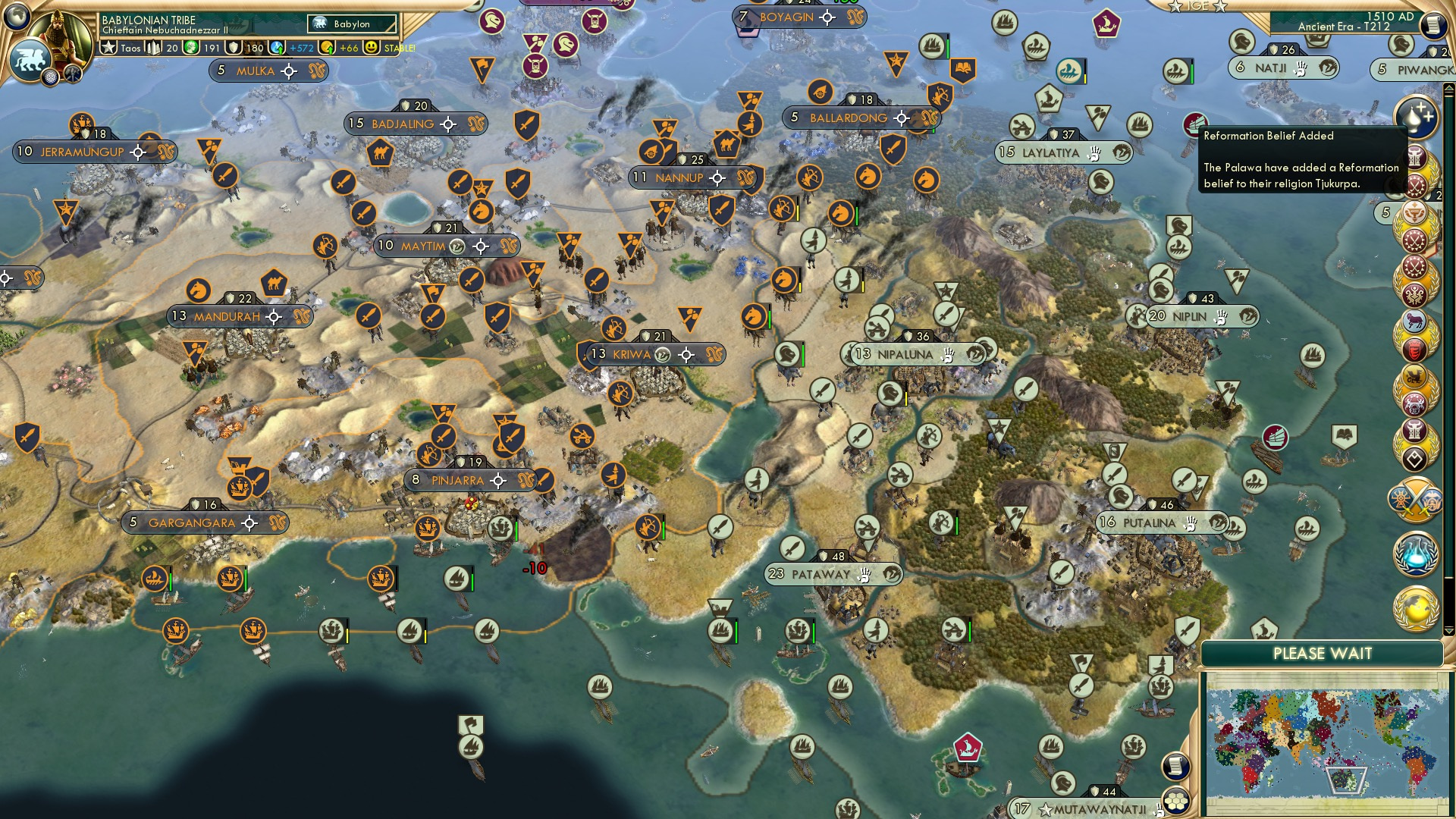Open the crossed swords war notification

[x=1415, y=499]
